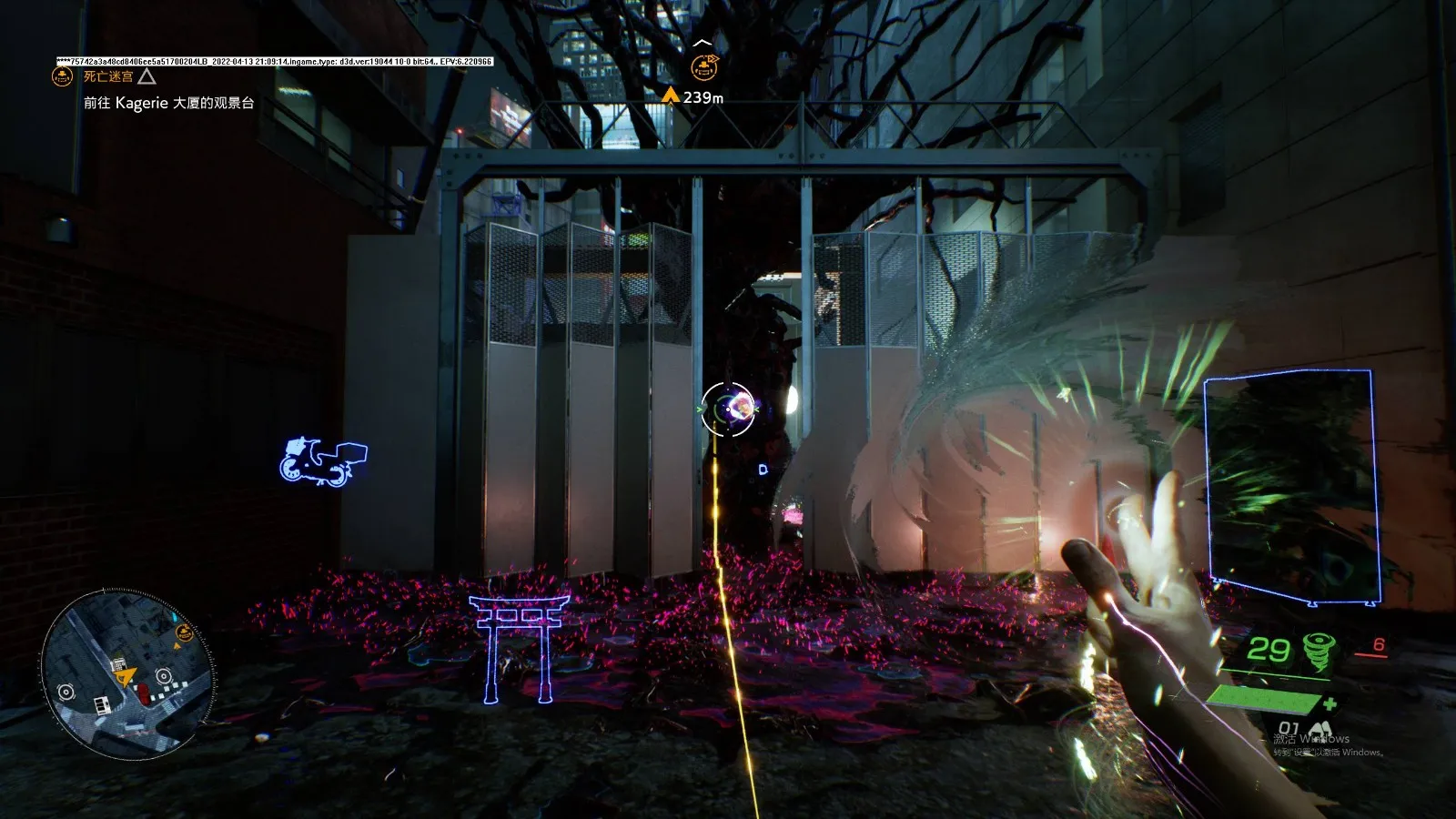Click the orange quest marker on the minimap
Viewport: 1456px width, 819px height.
(184, 632)
